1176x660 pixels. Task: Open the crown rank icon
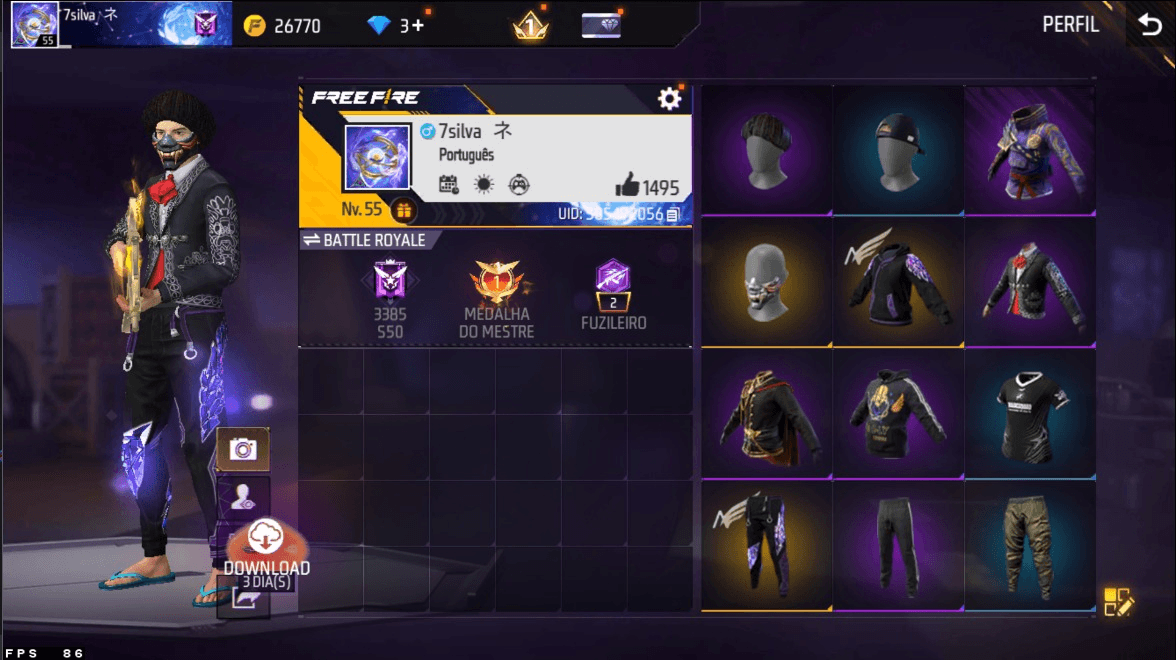tap(530, 26)
